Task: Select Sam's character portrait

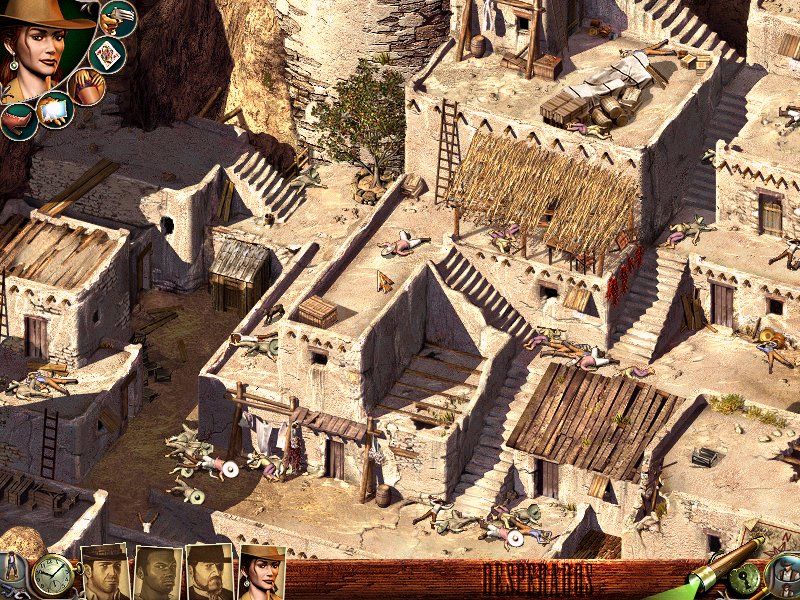Action: pos(158,573)
